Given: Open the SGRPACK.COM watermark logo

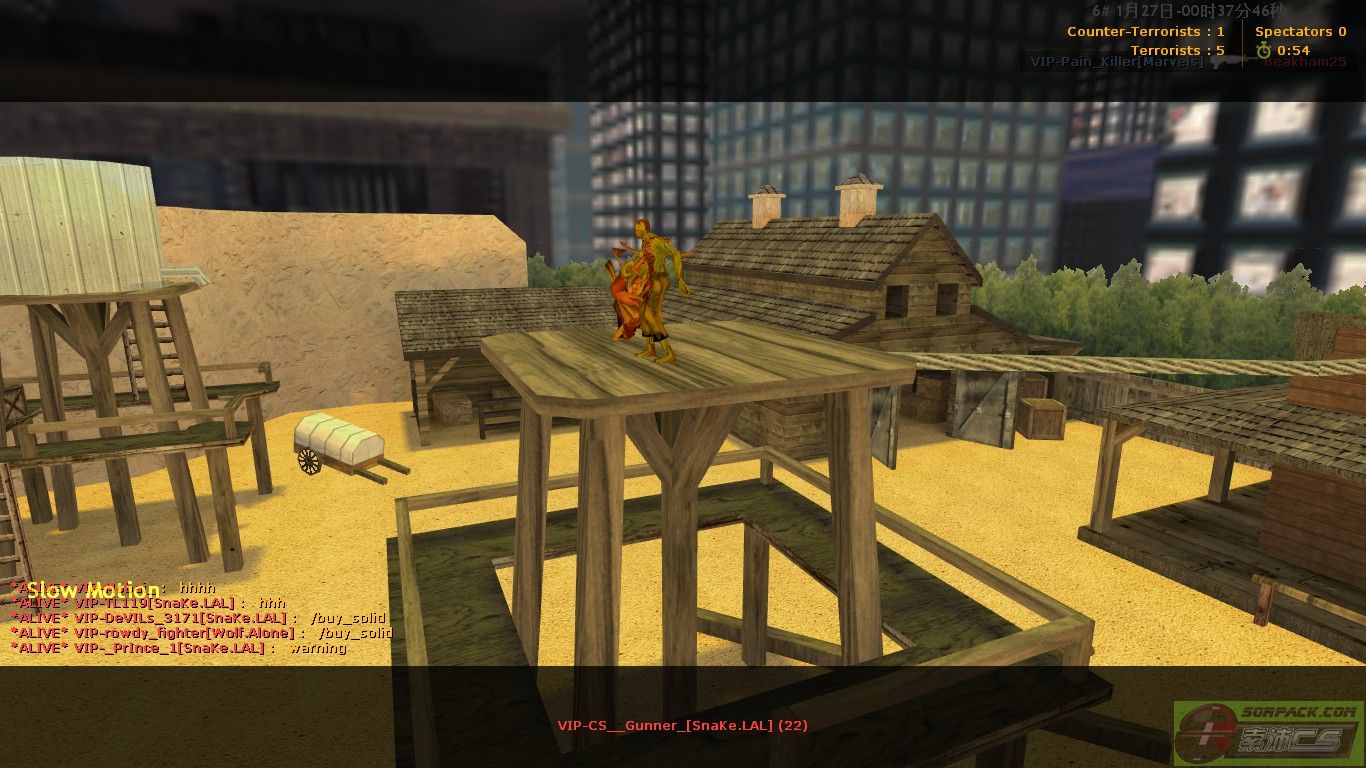Looking at the screenshot, I should pyautogui.click(x=1269, y=734).
